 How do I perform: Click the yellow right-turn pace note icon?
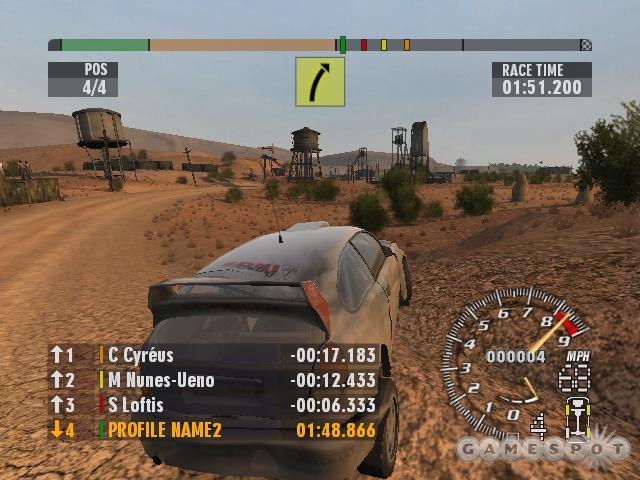(x=320, y=81)
